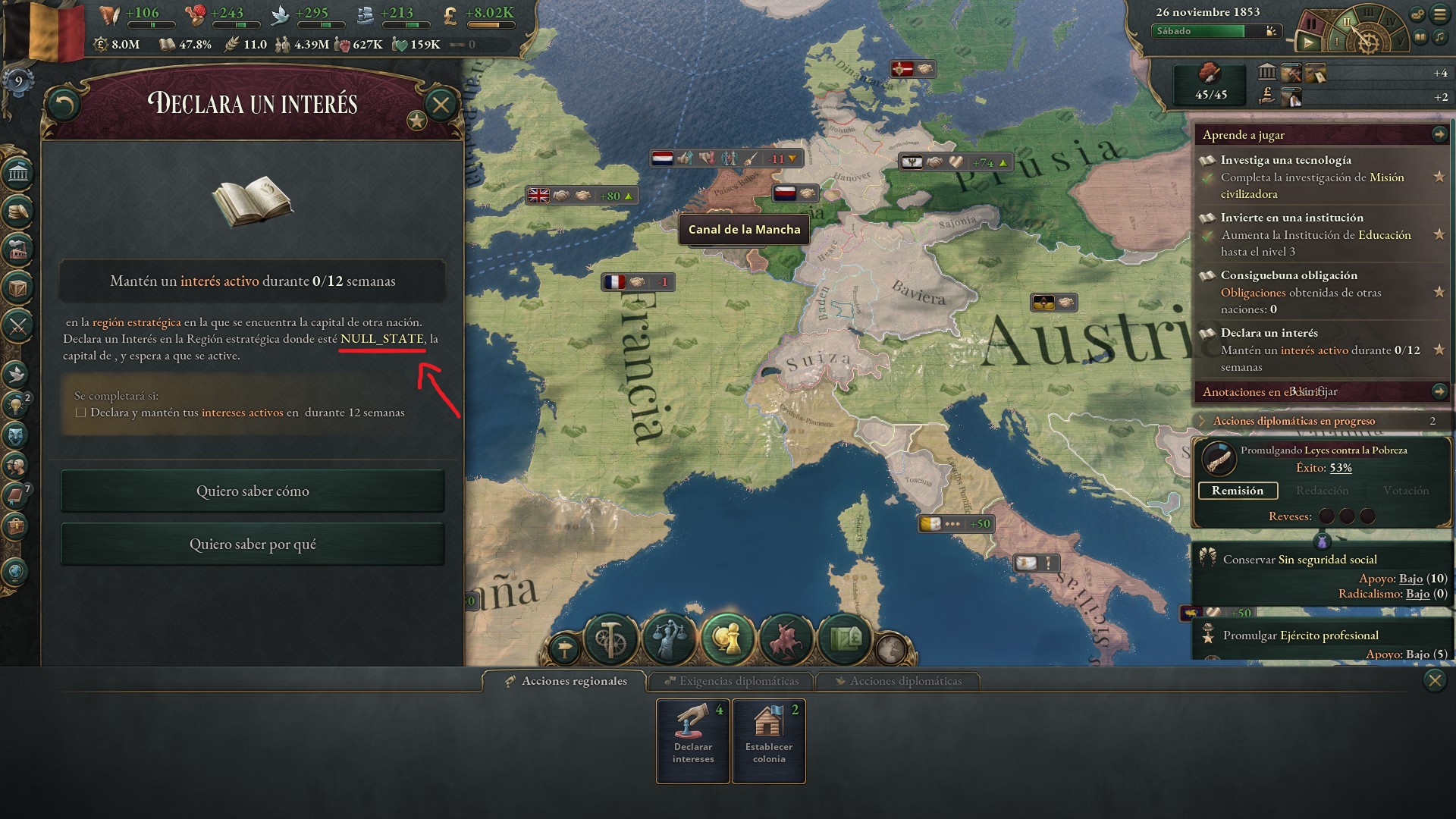Select the budget coins icon in sidebar
The height and width of the screenshot is (819, 1456).
pyautogui.click(x=19, y=212)
